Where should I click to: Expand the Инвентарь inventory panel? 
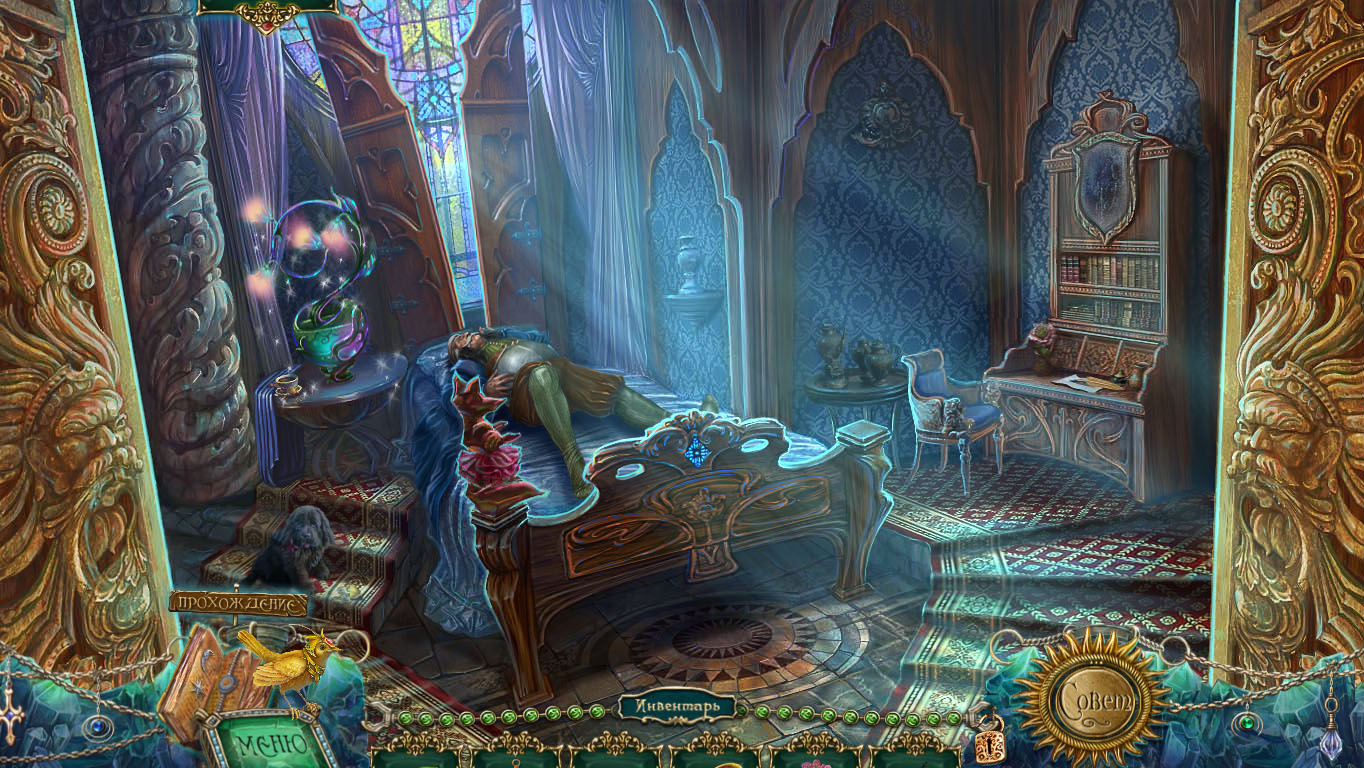point(676,707)
